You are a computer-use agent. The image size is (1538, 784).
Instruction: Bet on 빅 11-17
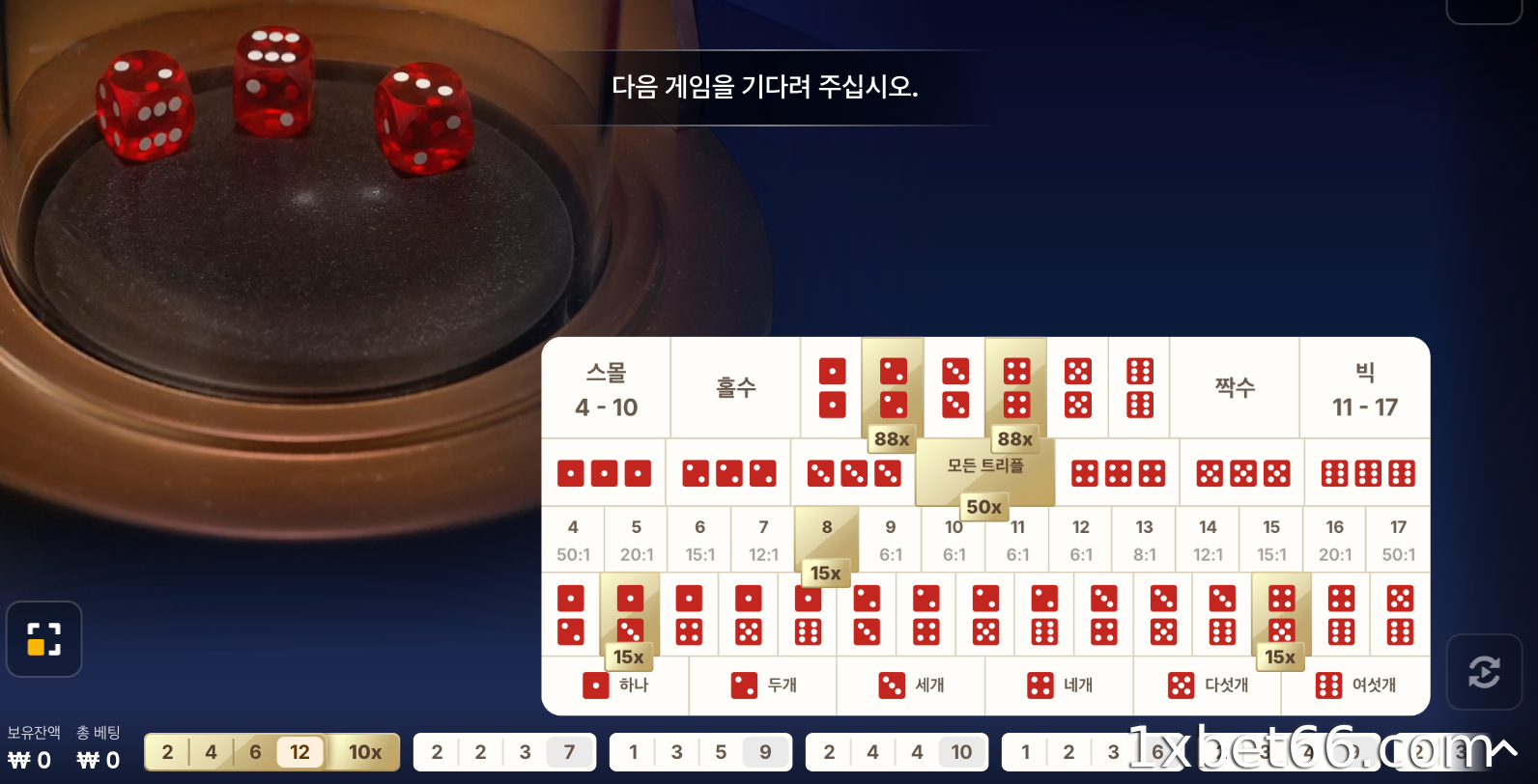point(1365,386)
